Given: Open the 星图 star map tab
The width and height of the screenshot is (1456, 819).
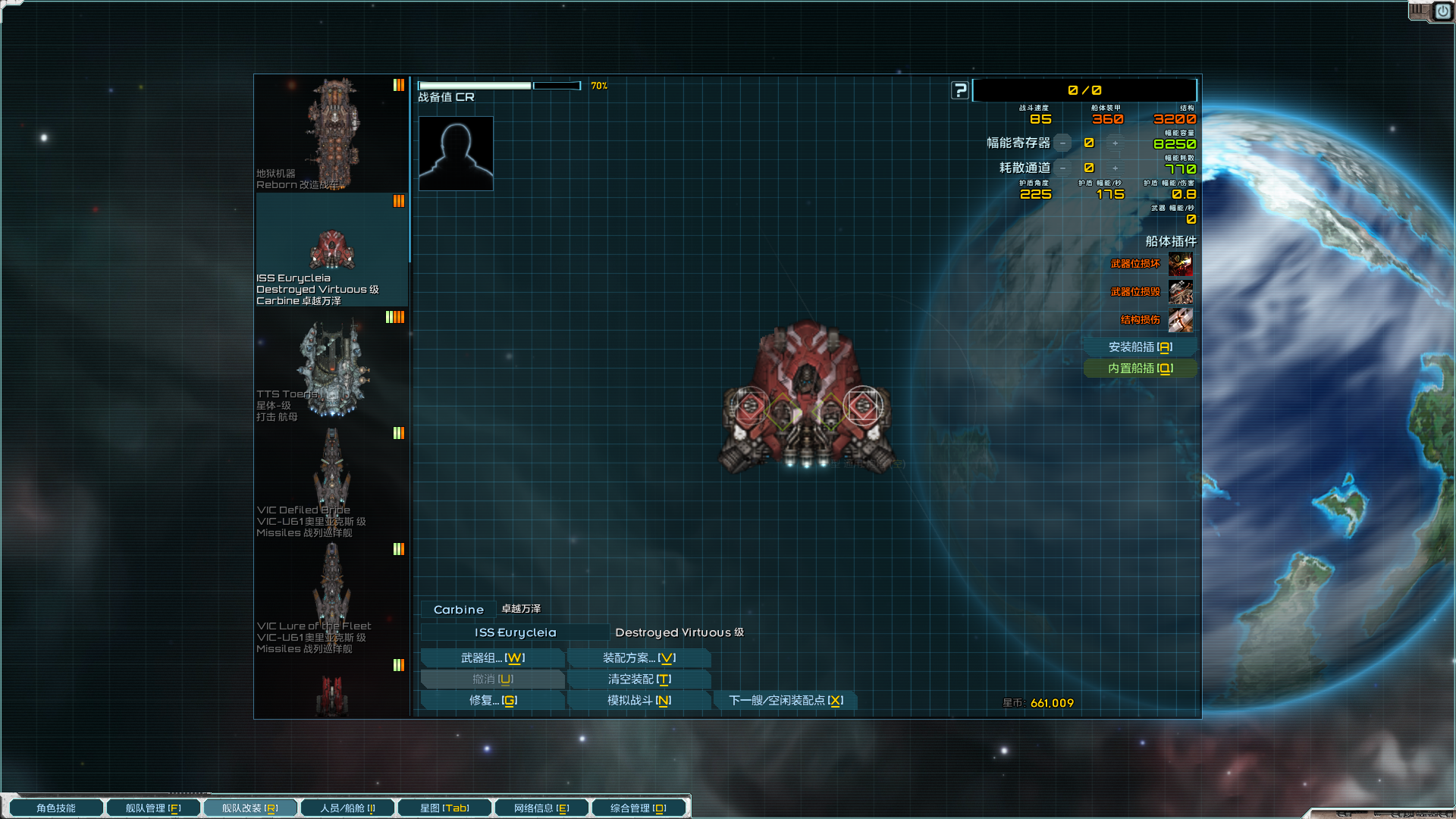Looking at the screenshot, I should [x=444, y=808].
